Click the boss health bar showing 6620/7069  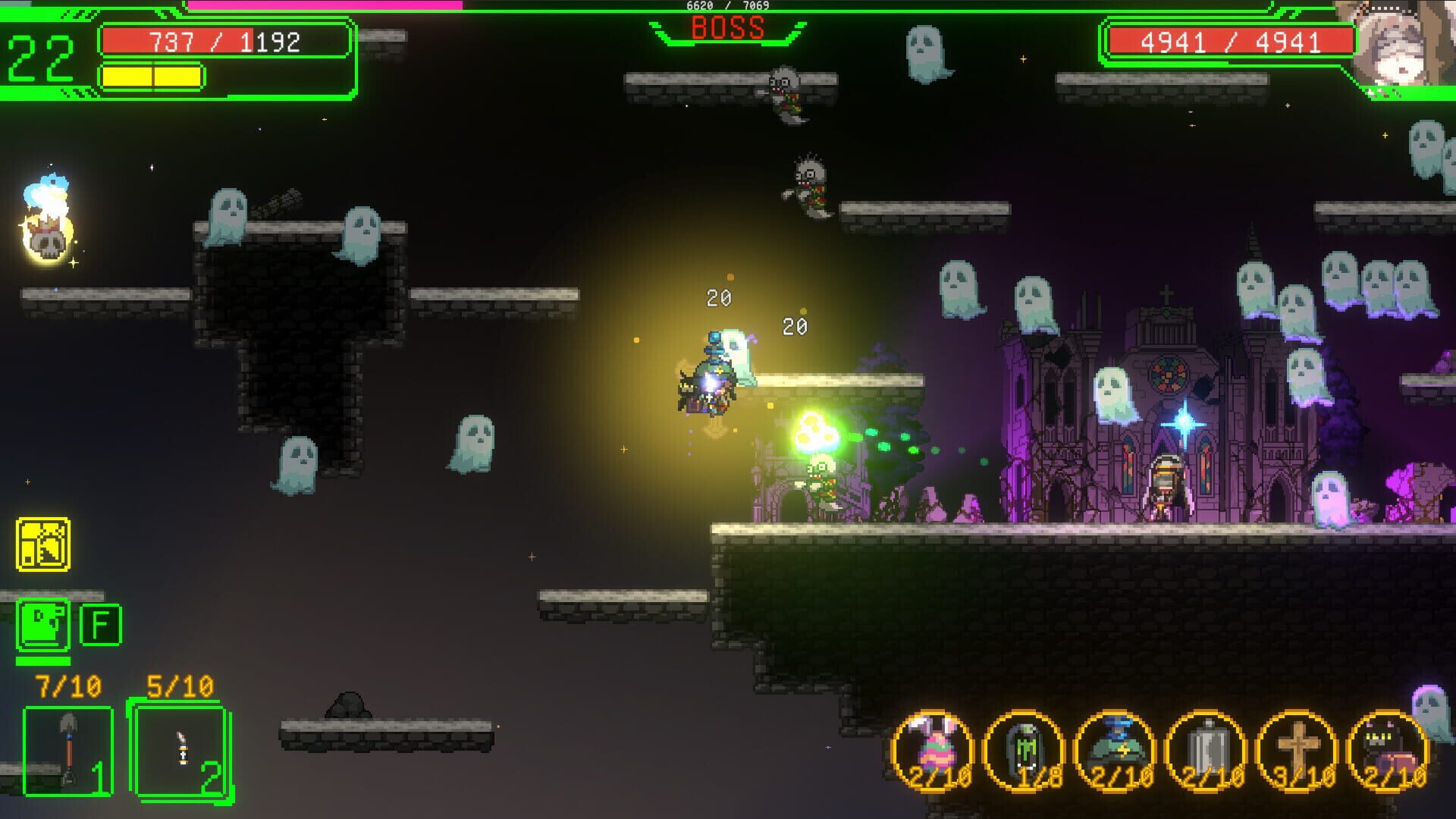pyautogui.click(x=726, y=6)
